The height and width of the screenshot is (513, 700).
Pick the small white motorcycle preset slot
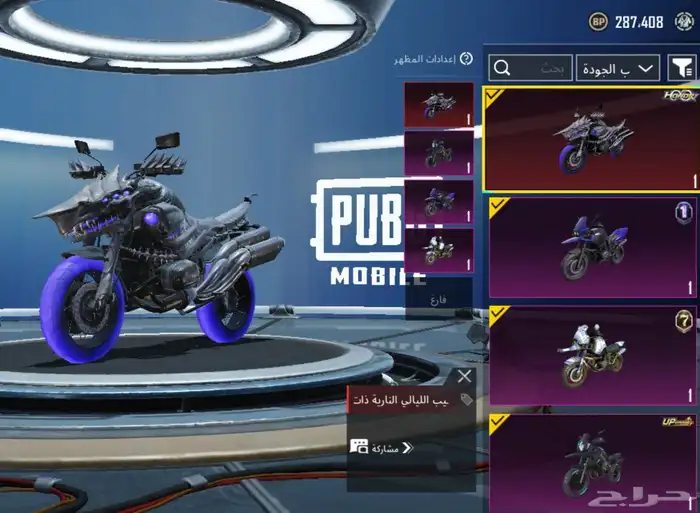coord(439,249)
